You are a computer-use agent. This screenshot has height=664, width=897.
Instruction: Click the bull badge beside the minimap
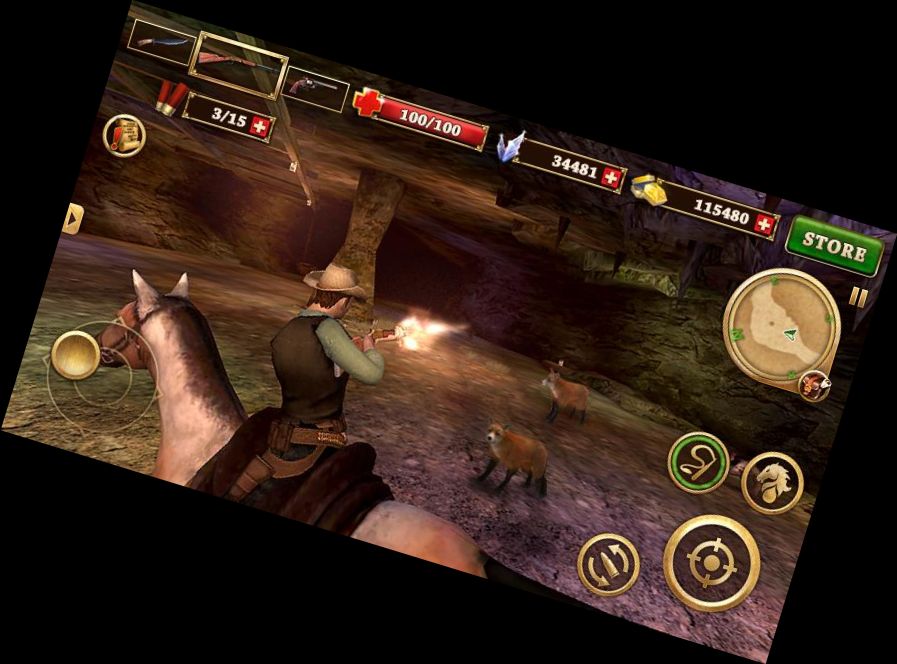pos(815,387)
